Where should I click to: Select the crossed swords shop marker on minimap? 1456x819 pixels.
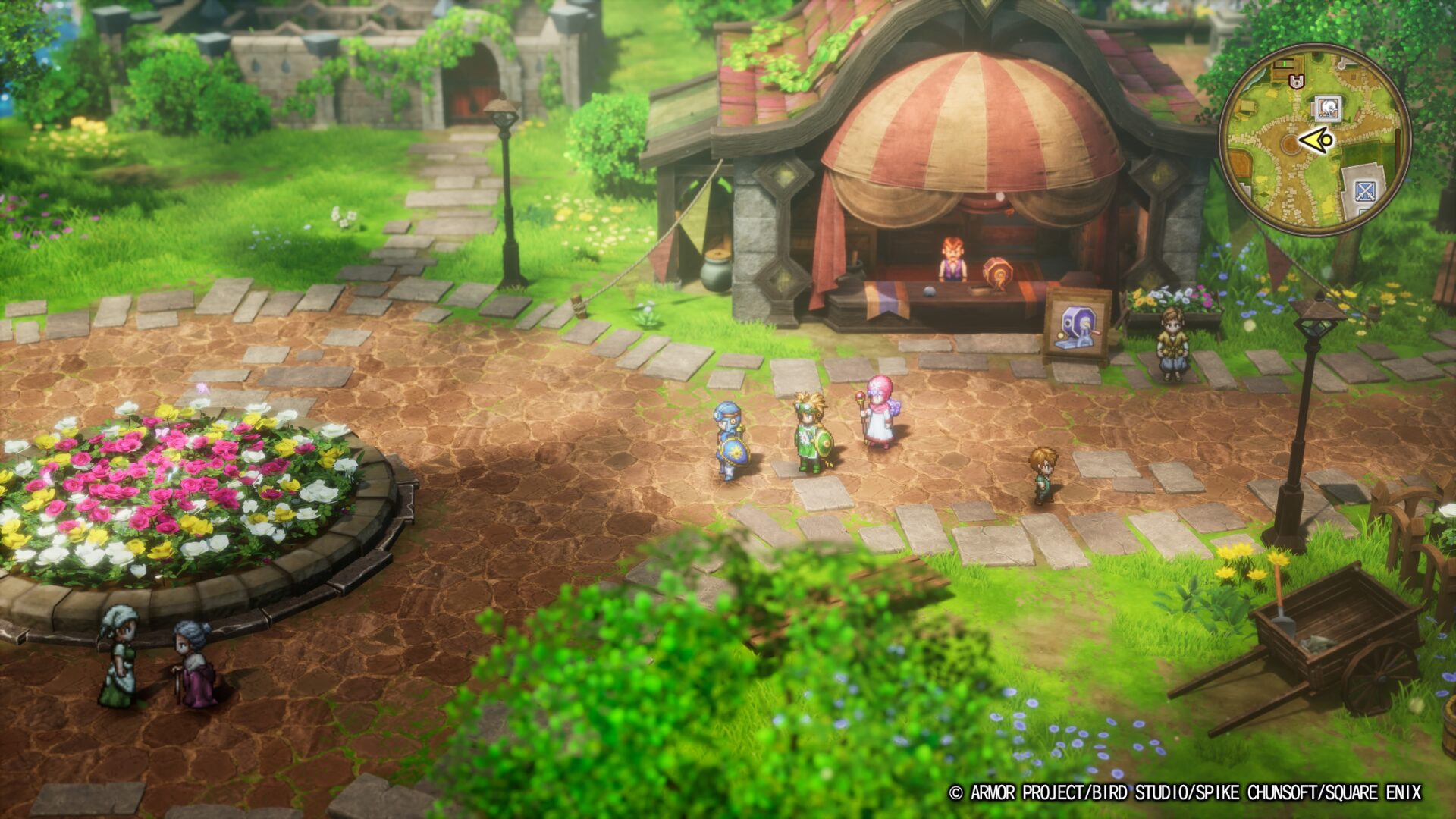coord(1364,190)
